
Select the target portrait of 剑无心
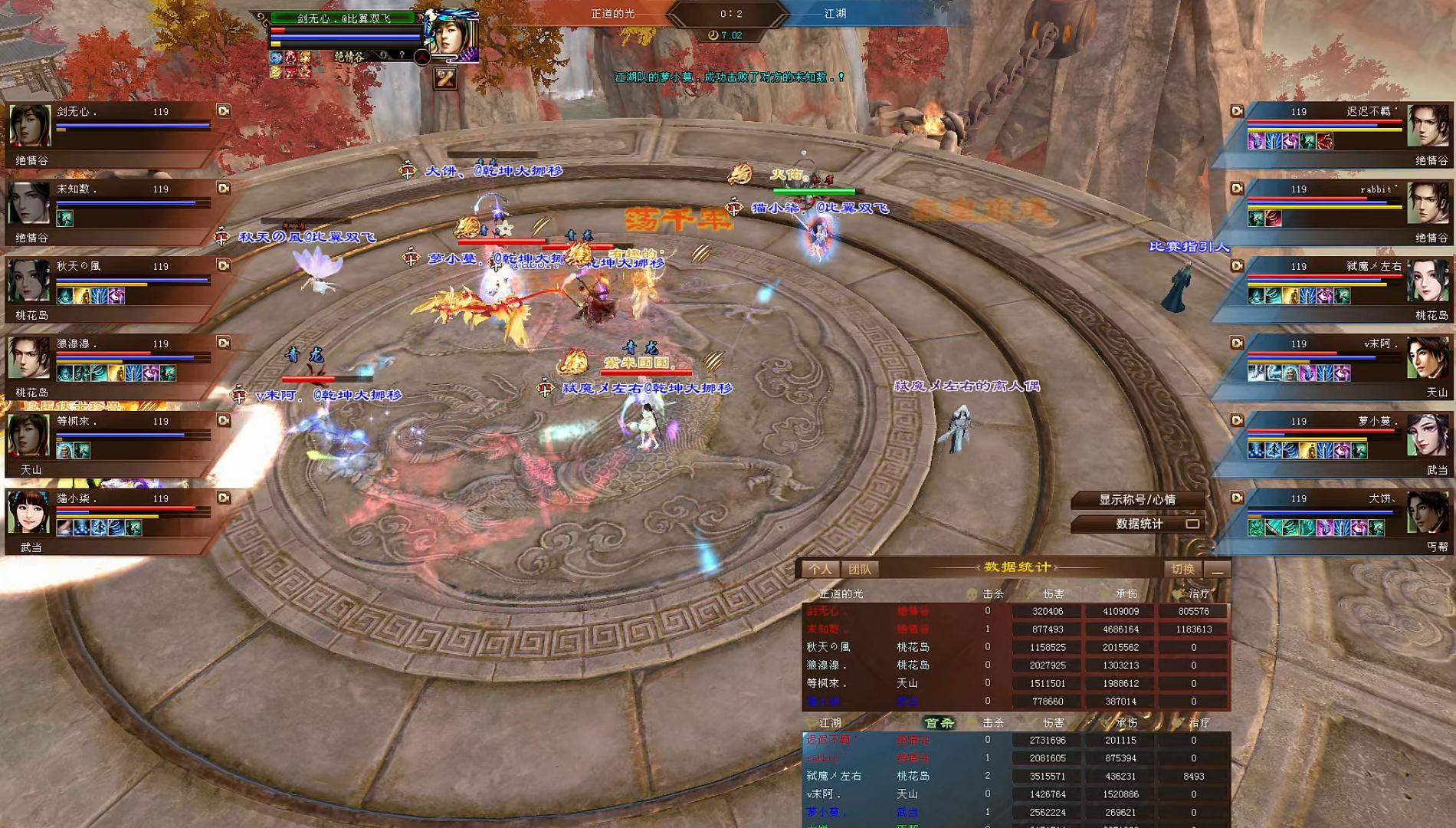click(x=452, y=34)
